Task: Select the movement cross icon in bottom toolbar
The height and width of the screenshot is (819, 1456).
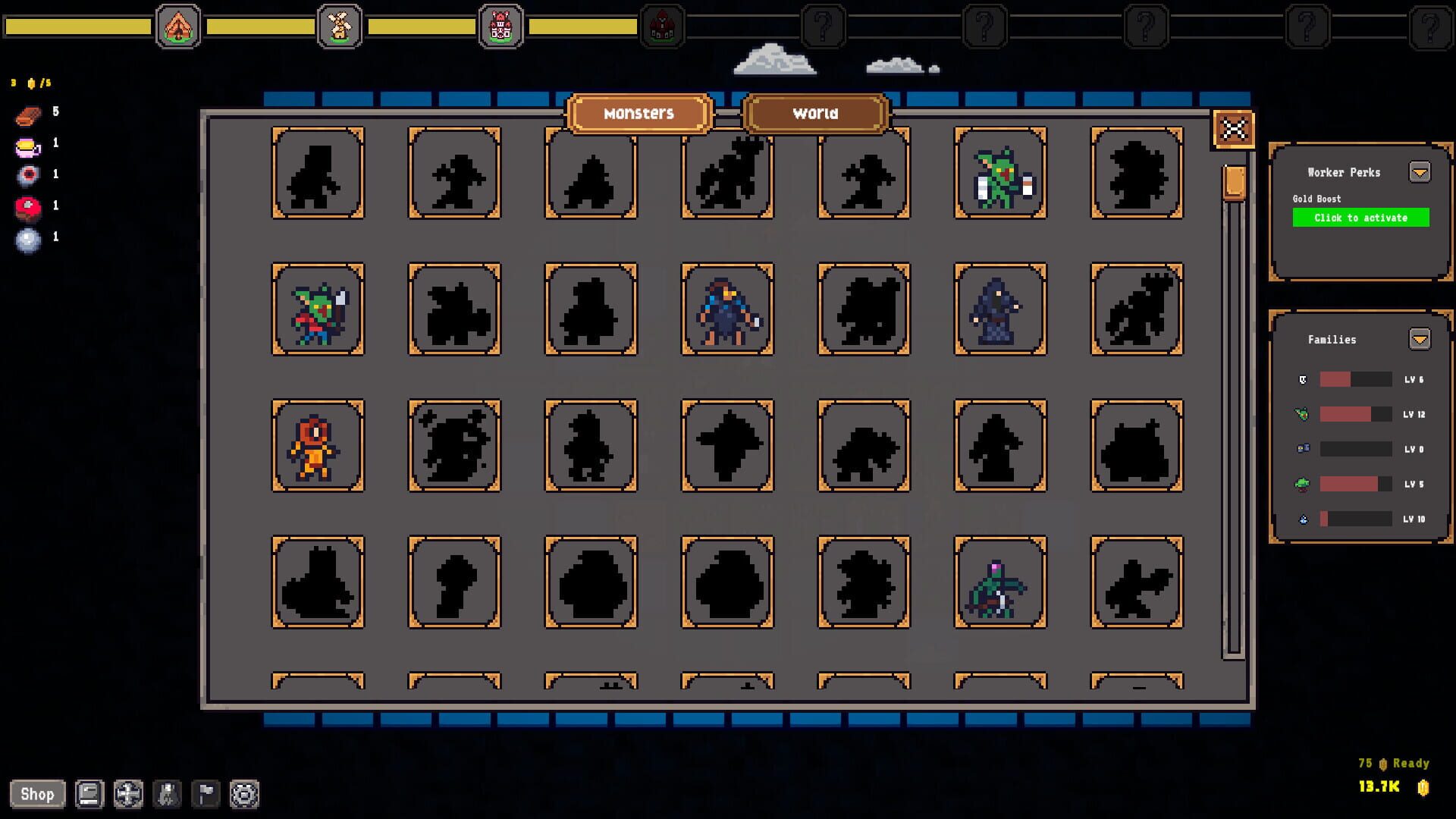Action: point(130,794)
